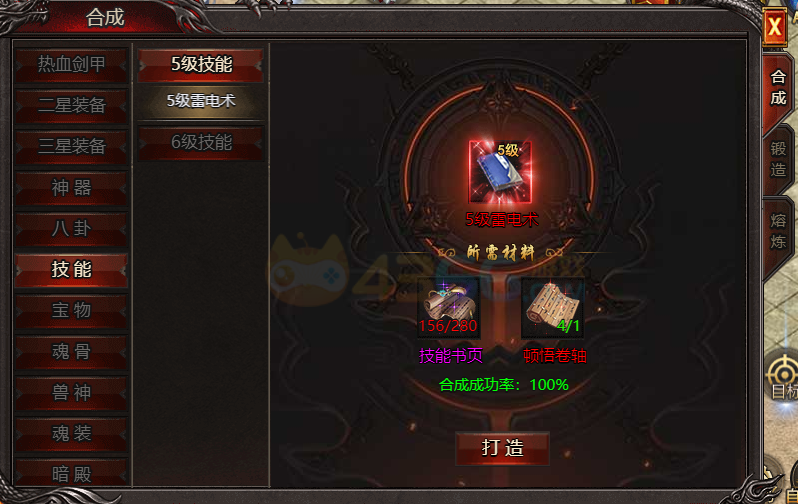The width and height of the screenshot is (798, 504).
Task: Choose the 兽神 category
Action: point(71,393)
